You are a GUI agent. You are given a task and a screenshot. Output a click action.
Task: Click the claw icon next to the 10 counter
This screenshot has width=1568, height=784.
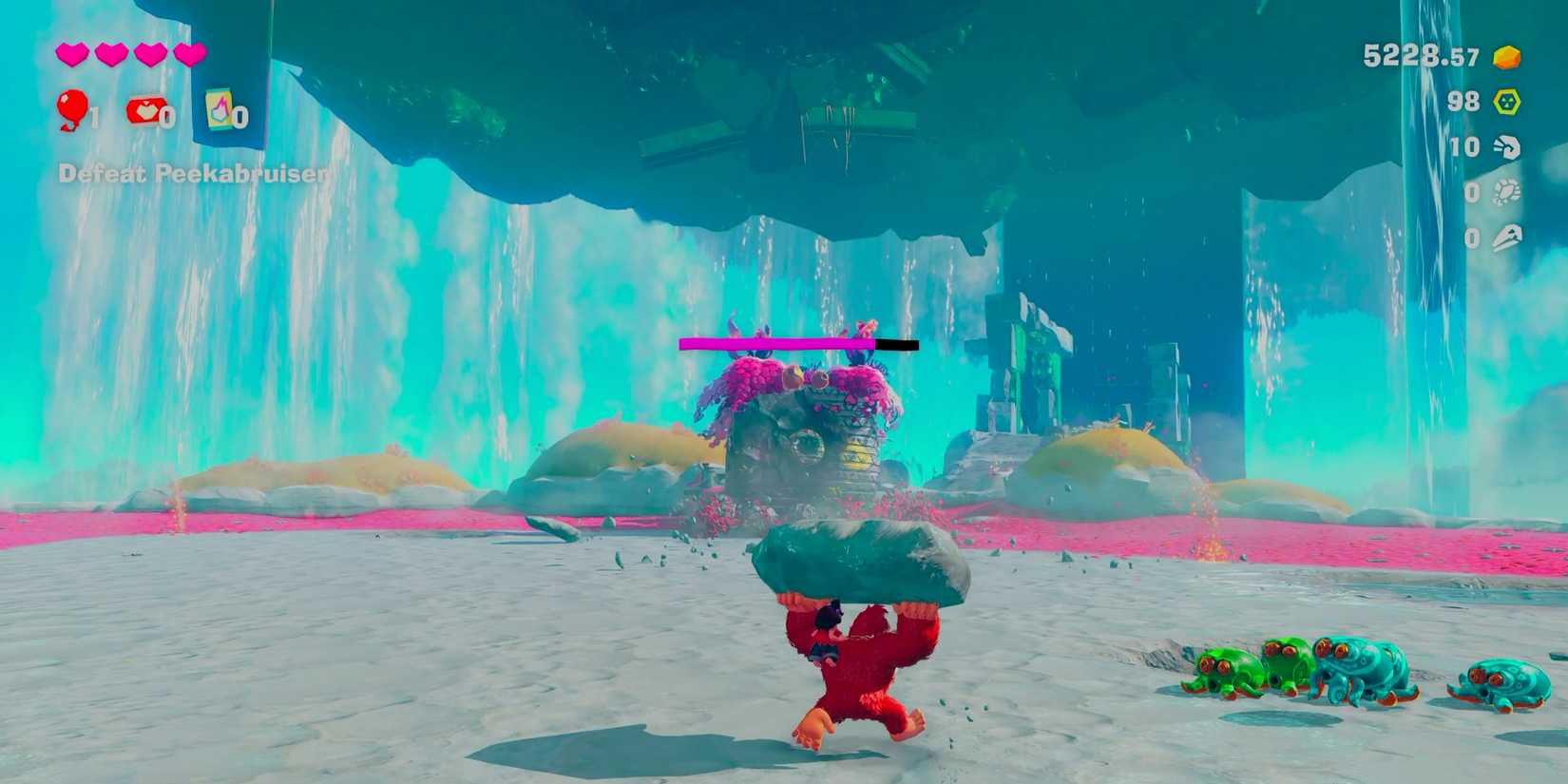pos(1506,147)
